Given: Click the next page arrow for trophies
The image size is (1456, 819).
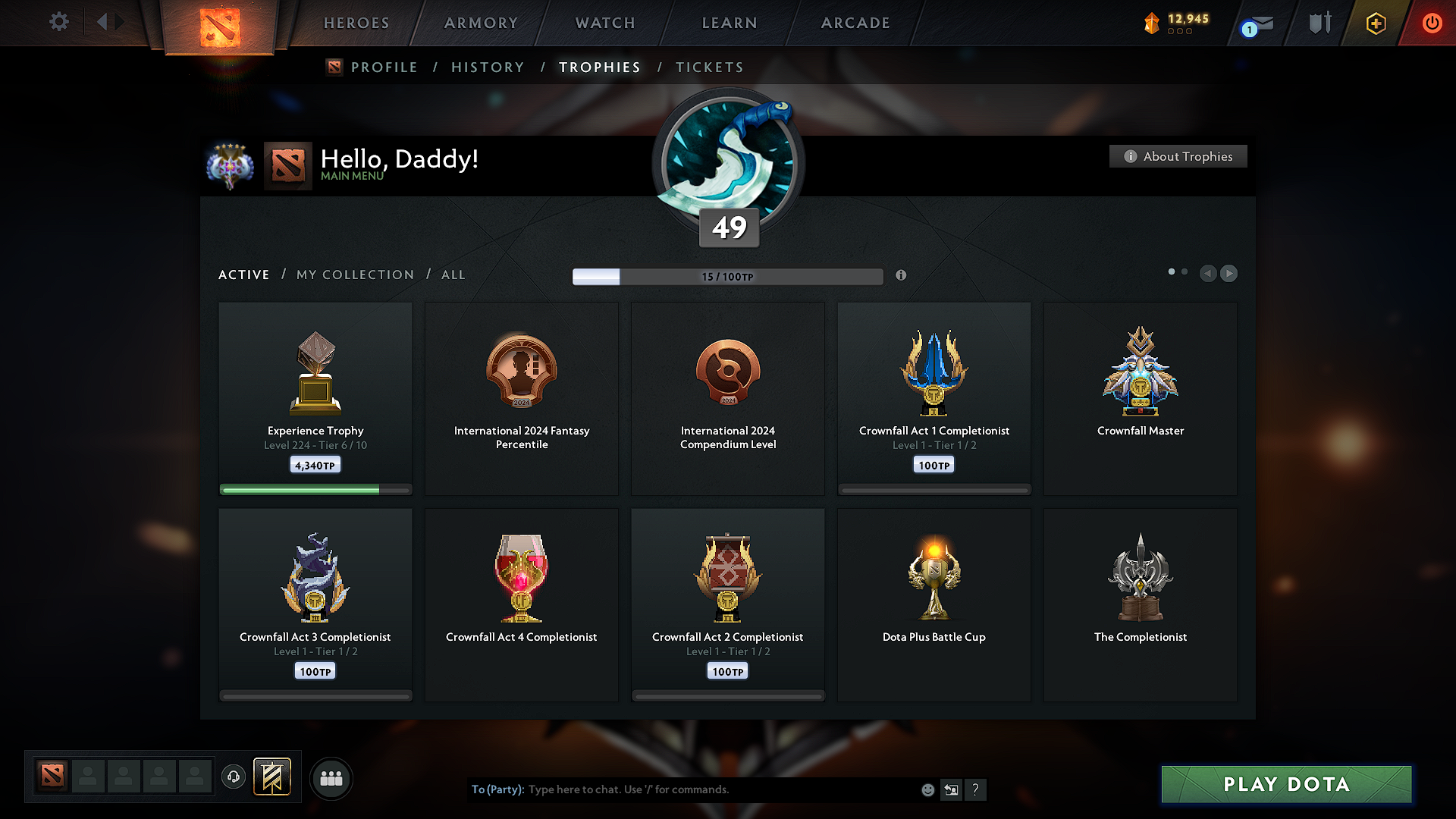Looking at the screenshot, I should (1228, 274).
